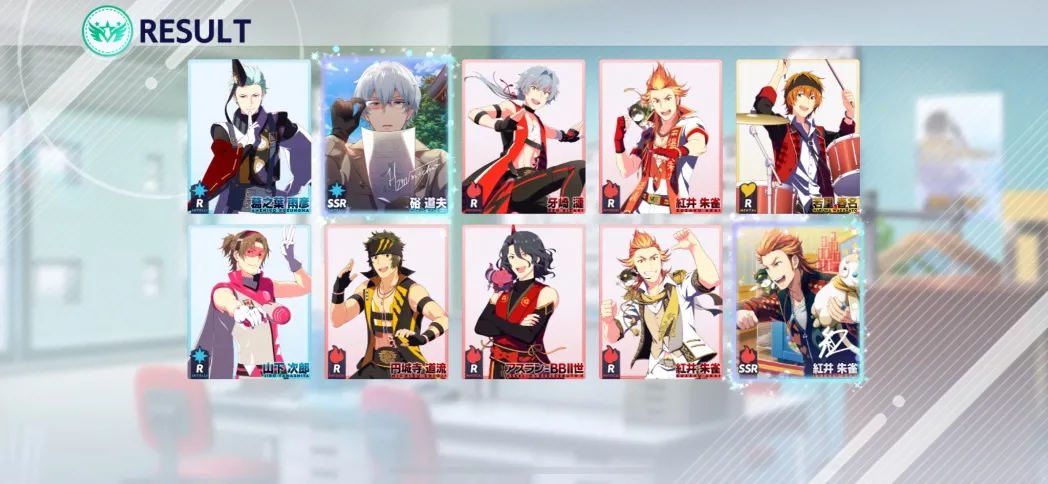Choose the アスラン=BBII世 R card
Screen dimensions: 1048x484
coord(523,302)
